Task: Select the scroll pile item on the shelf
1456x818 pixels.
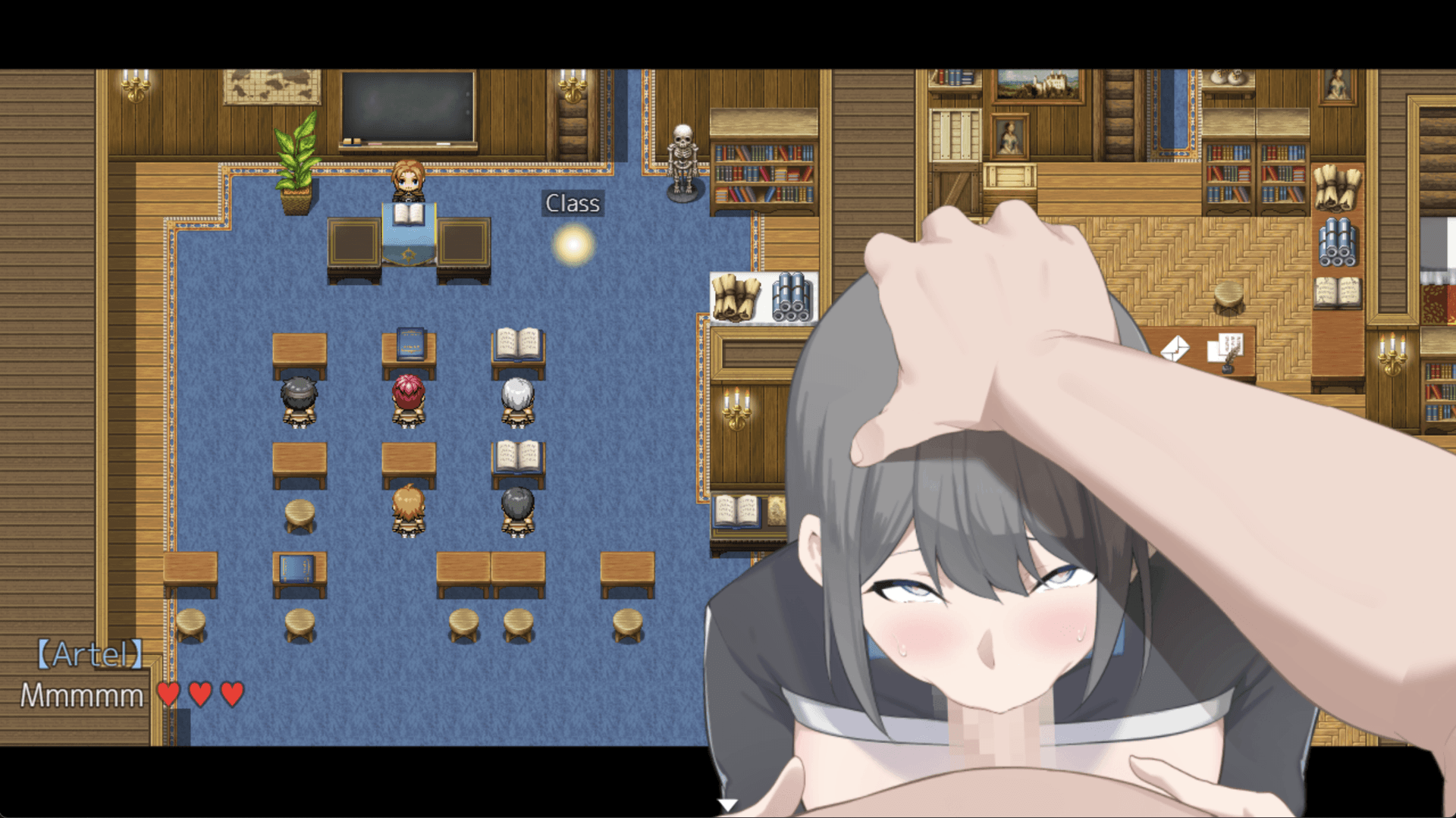Action: 737,297
